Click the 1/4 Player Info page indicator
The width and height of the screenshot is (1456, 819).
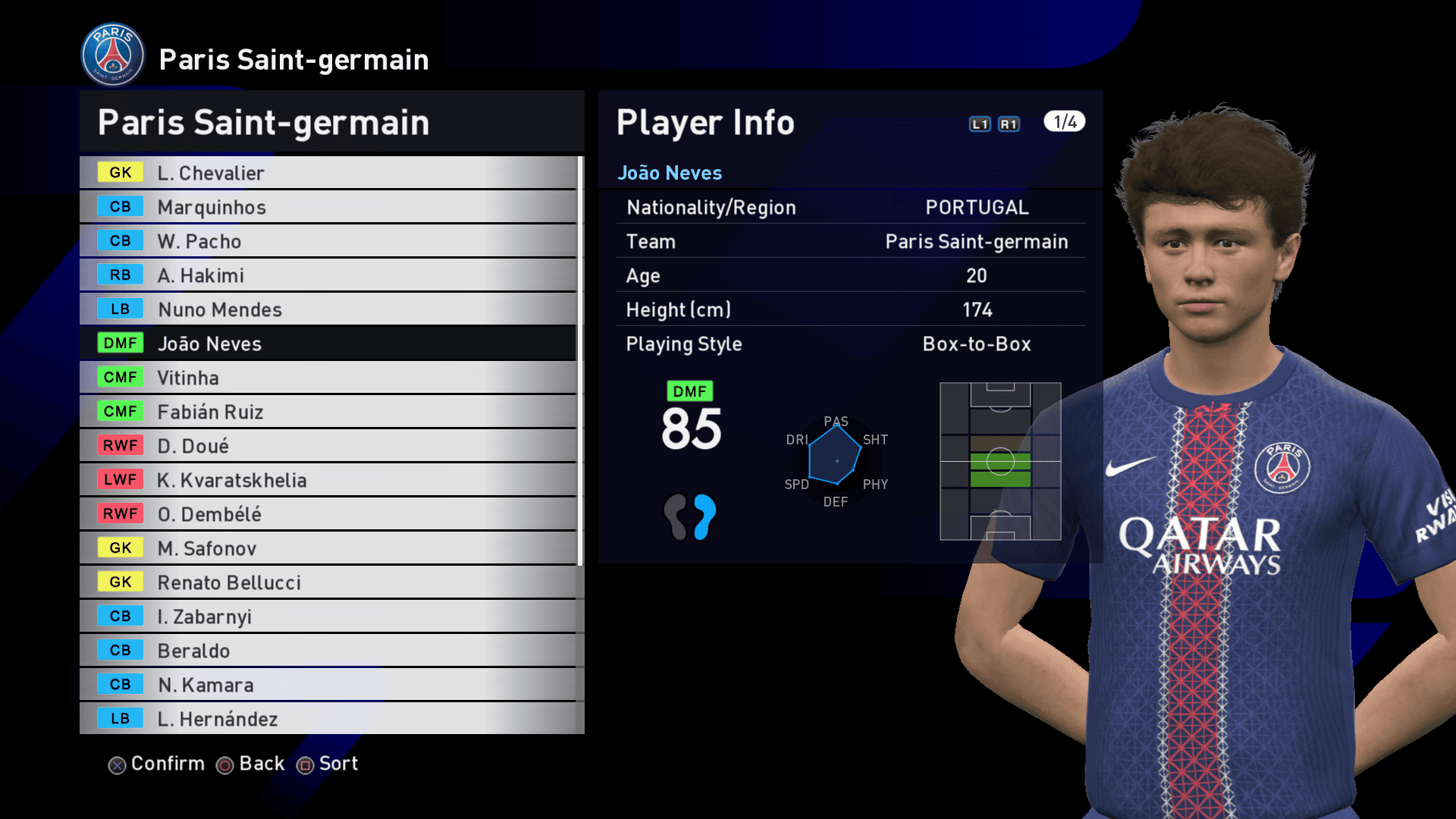click(x=1064, y=122)
